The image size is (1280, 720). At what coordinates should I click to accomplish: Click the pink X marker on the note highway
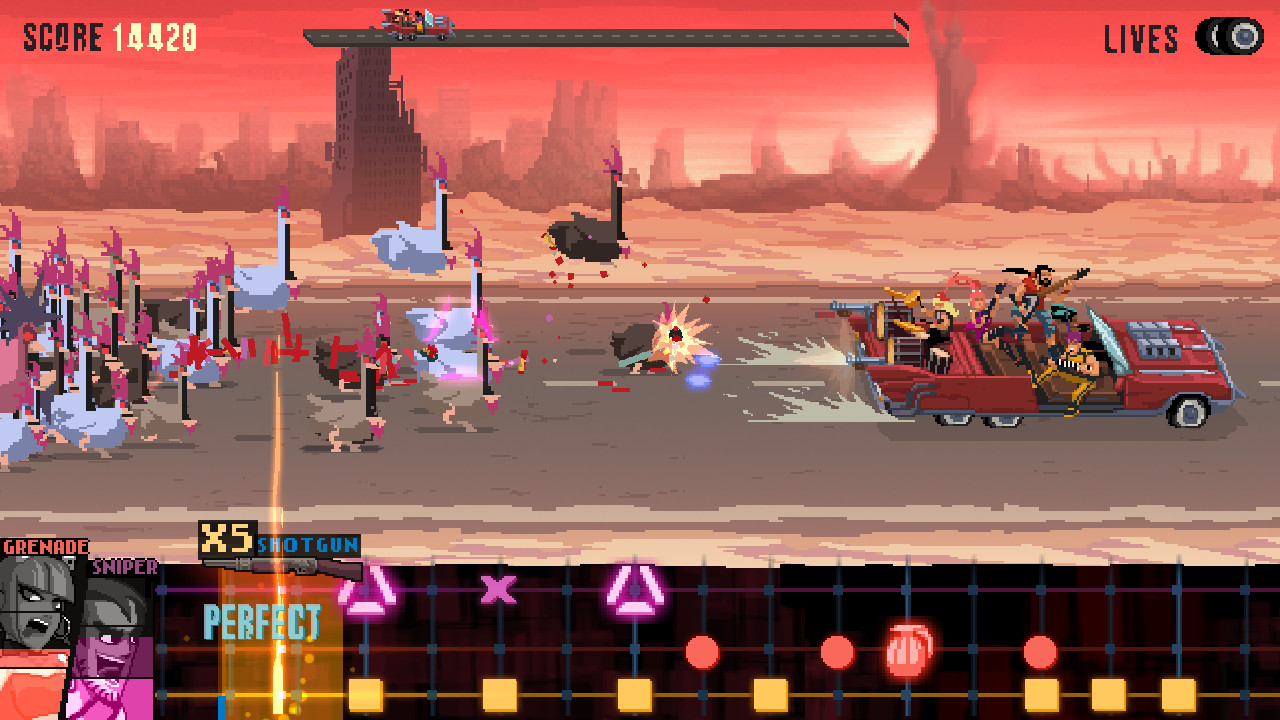(x=497, y=592)
